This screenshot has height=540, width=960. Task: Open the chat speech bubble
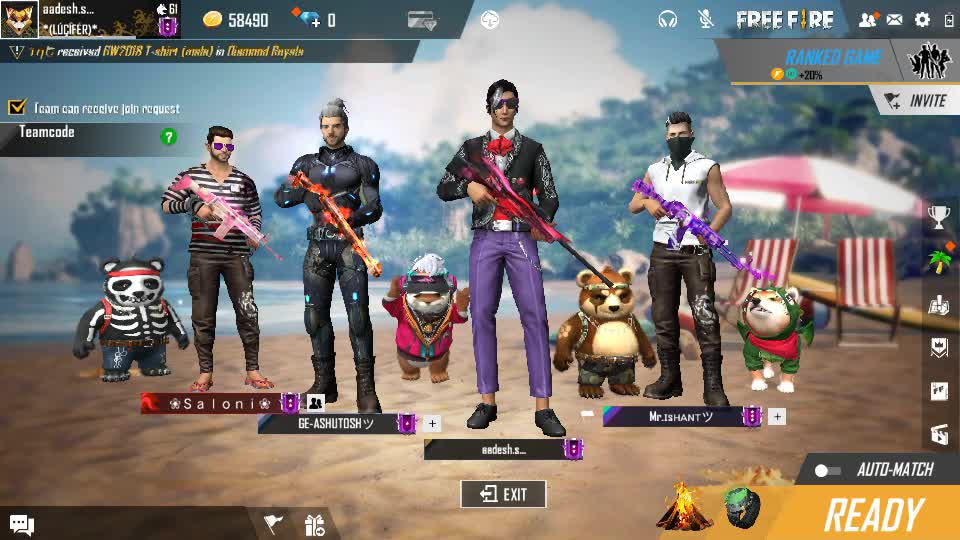pyautogui.click(x=22, y=524)
